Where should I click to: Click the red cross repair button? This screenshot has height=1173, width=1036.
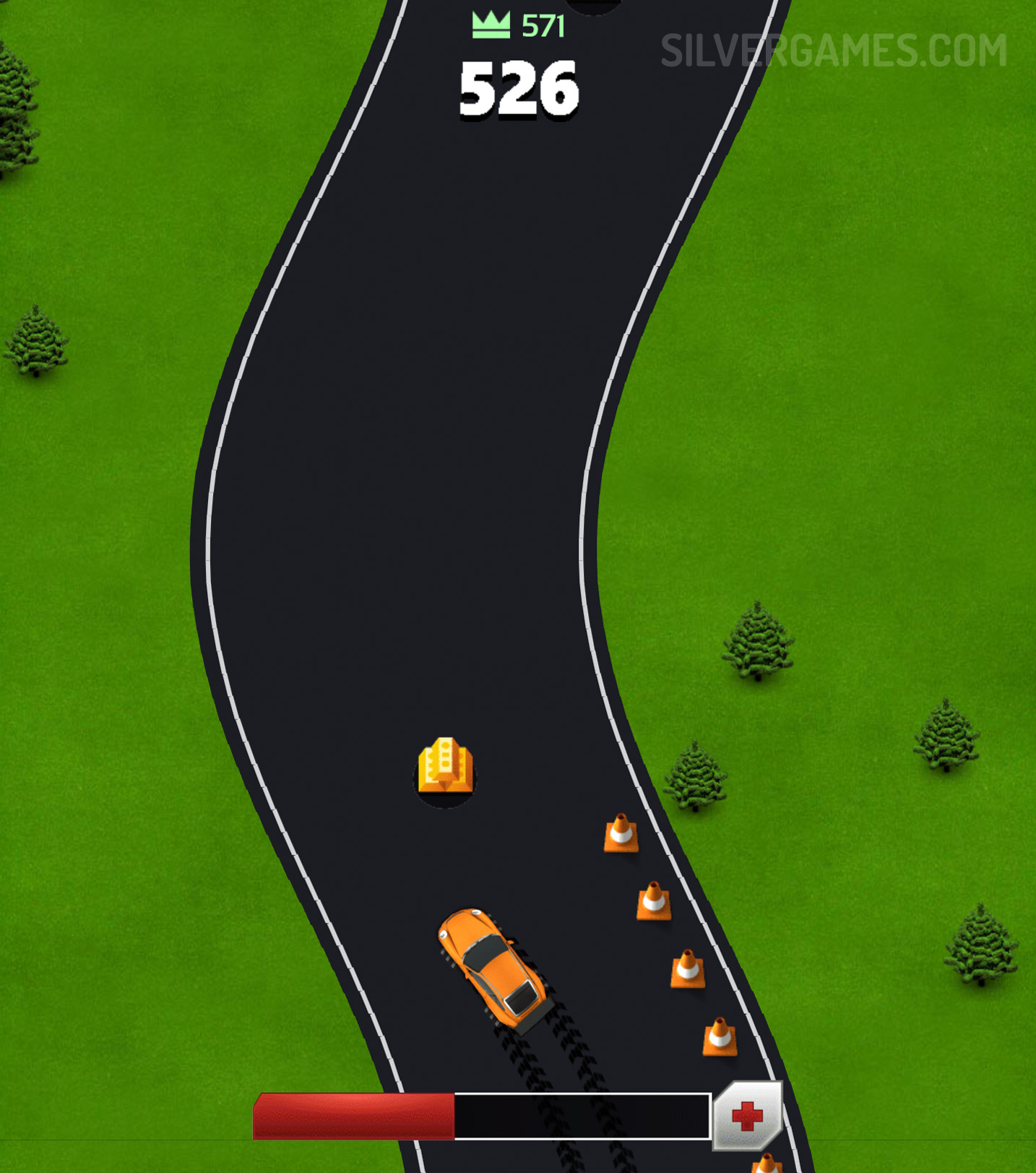click(x=747, y=1116)
